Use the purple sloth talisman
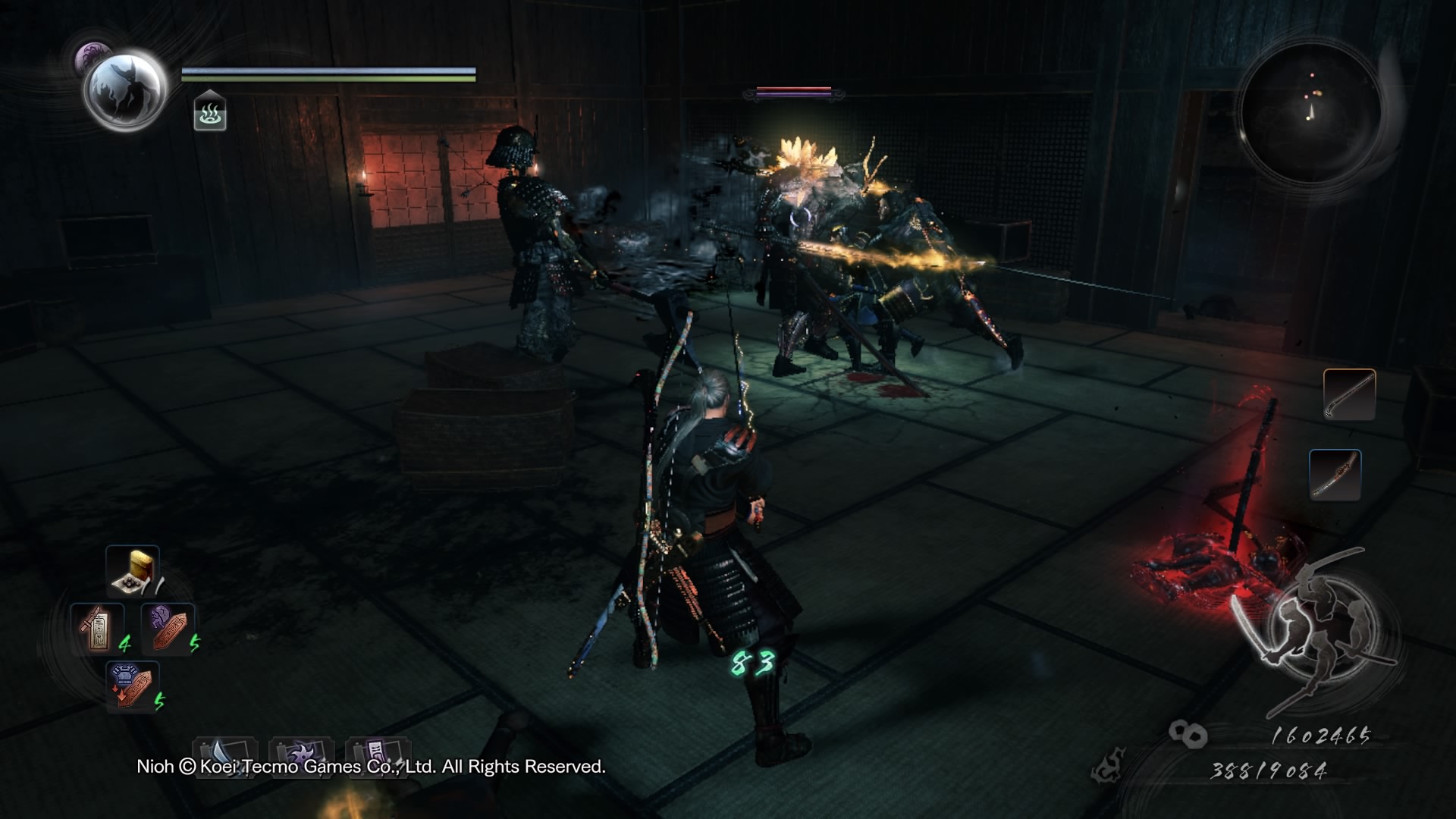The height and width of the screenshot is (819, 1456). pos(168,629)
